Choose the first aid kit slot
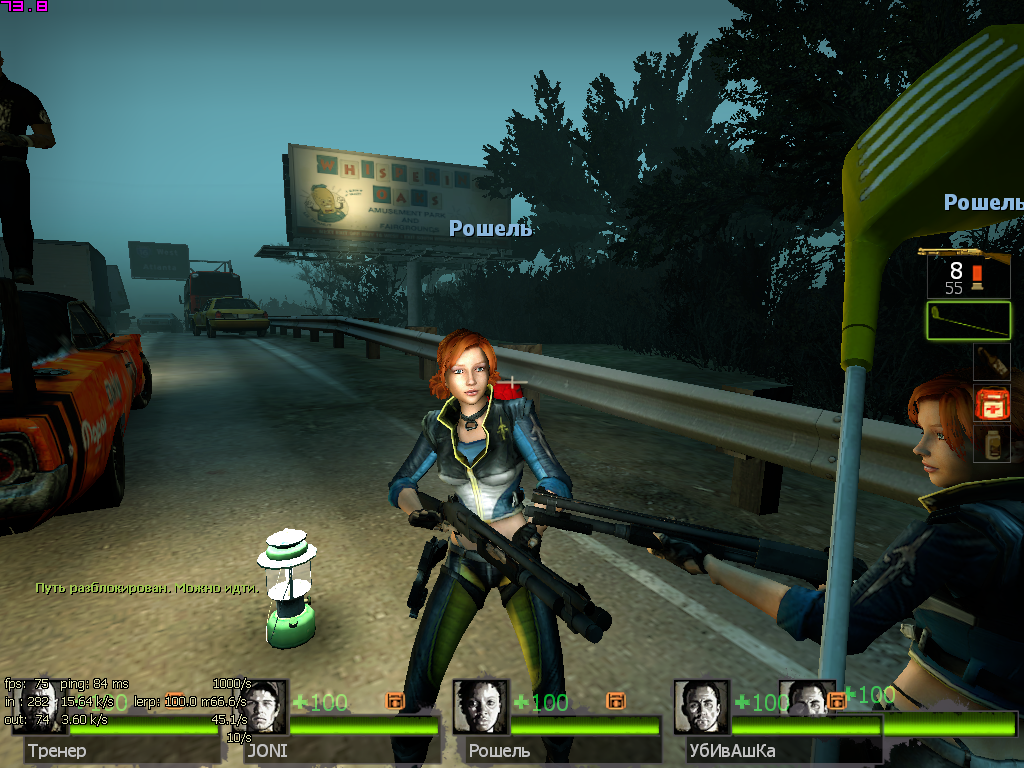1024x768 pixels. (x=992, y=403)
